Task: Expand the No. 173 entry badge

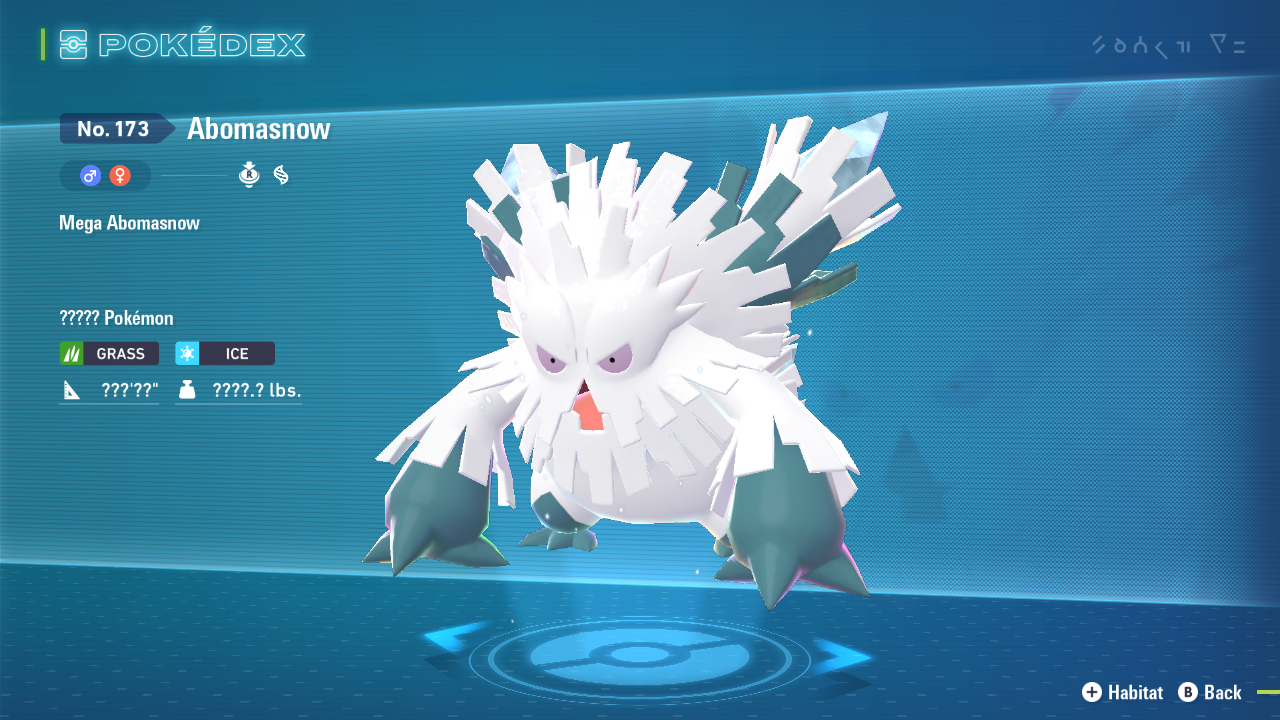Action: pos(113,128)
